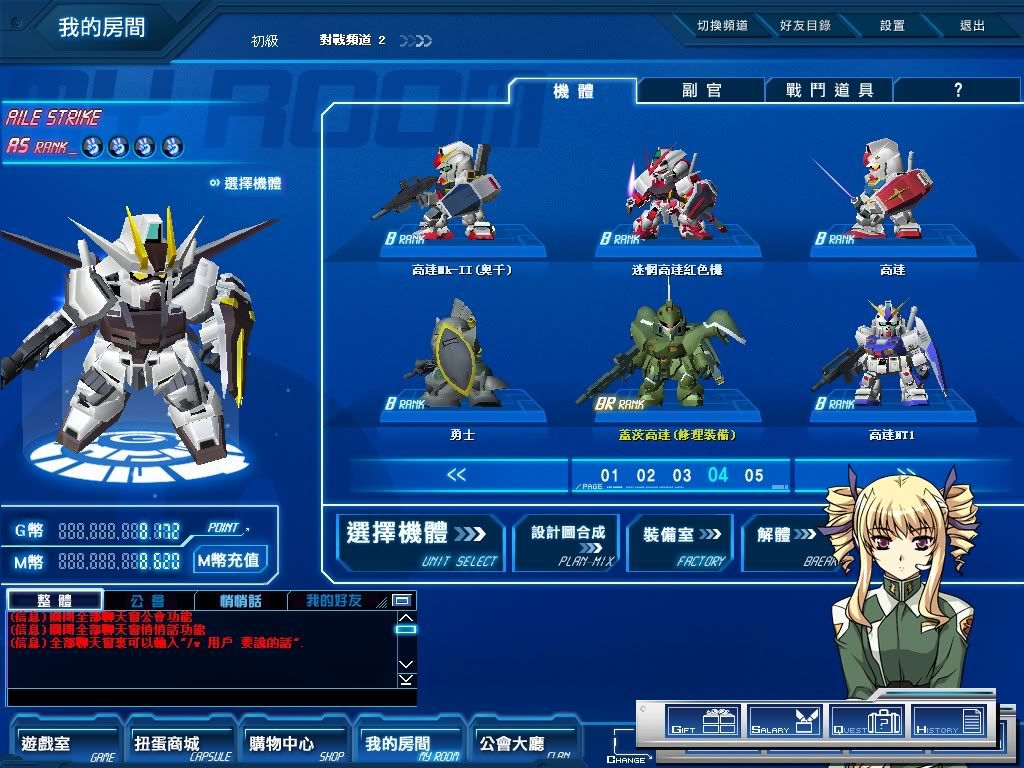Open the 好友目錄 friends list
The height and width of the screenshot is (768, 1024).
pos(805,26)
